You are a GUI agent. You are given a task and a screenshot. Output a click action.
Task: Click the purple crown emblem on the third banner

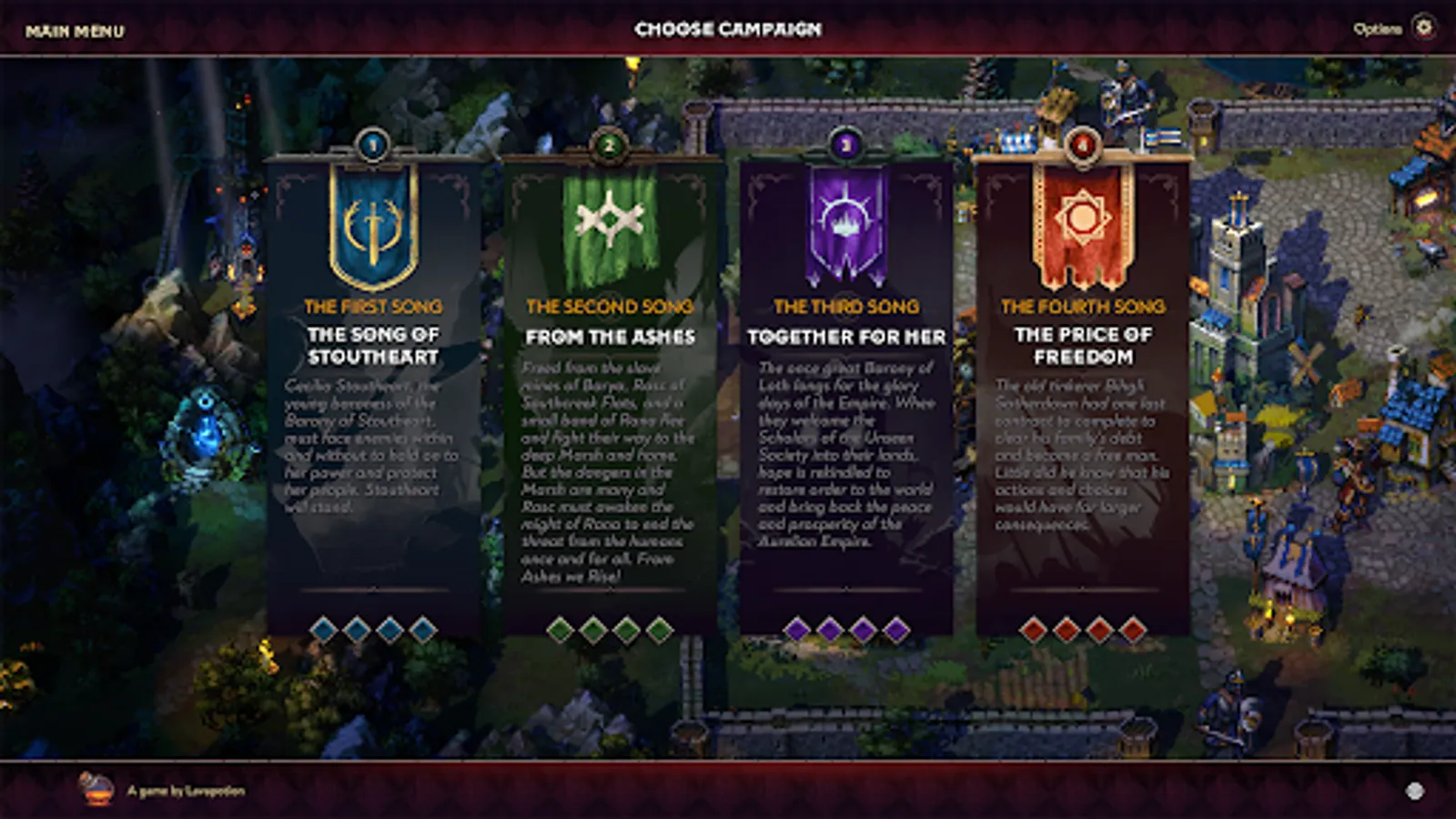tap(845, 218)
